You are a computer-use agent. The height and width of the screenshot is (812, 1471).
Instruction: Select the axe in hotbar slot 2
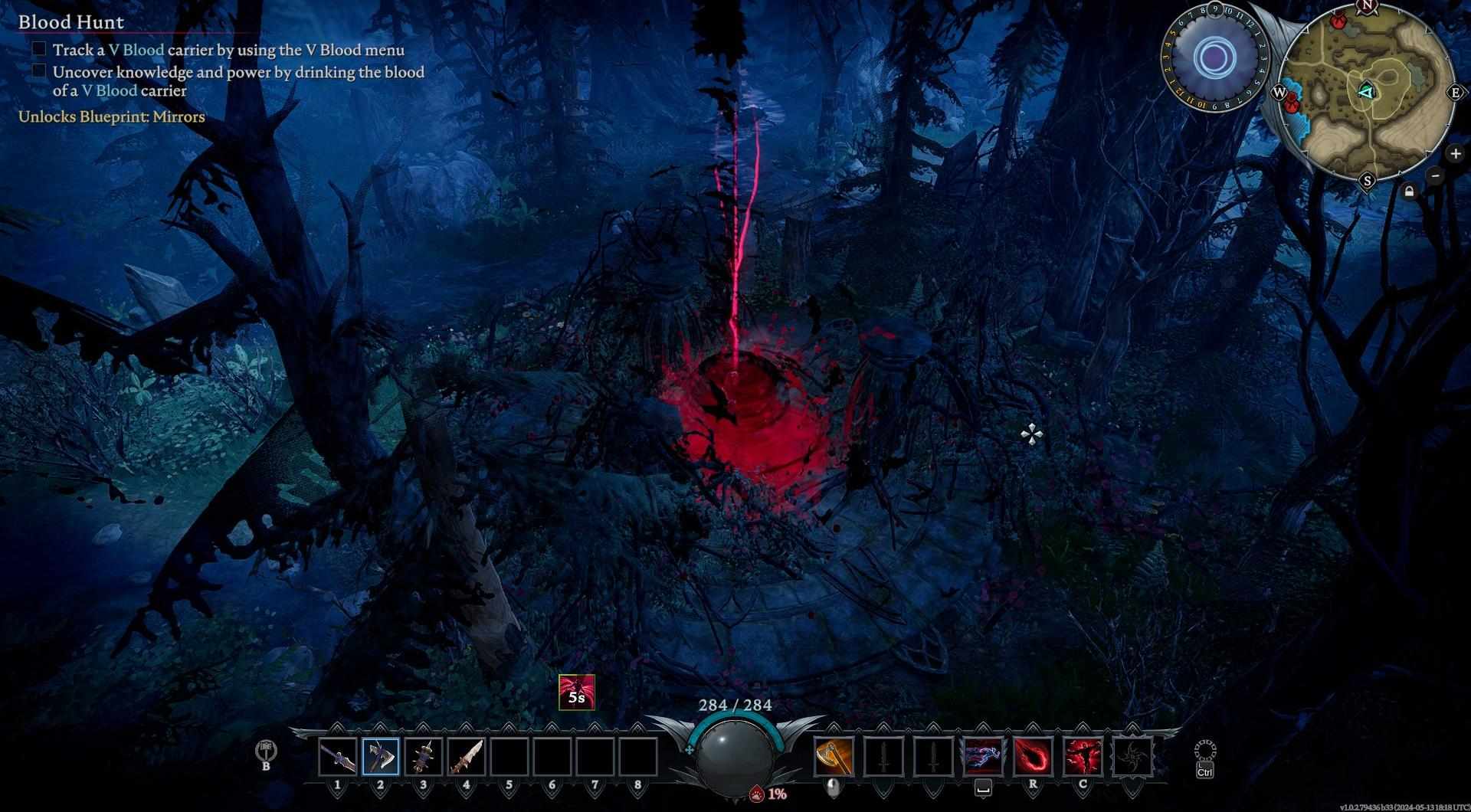coord(381,757)
